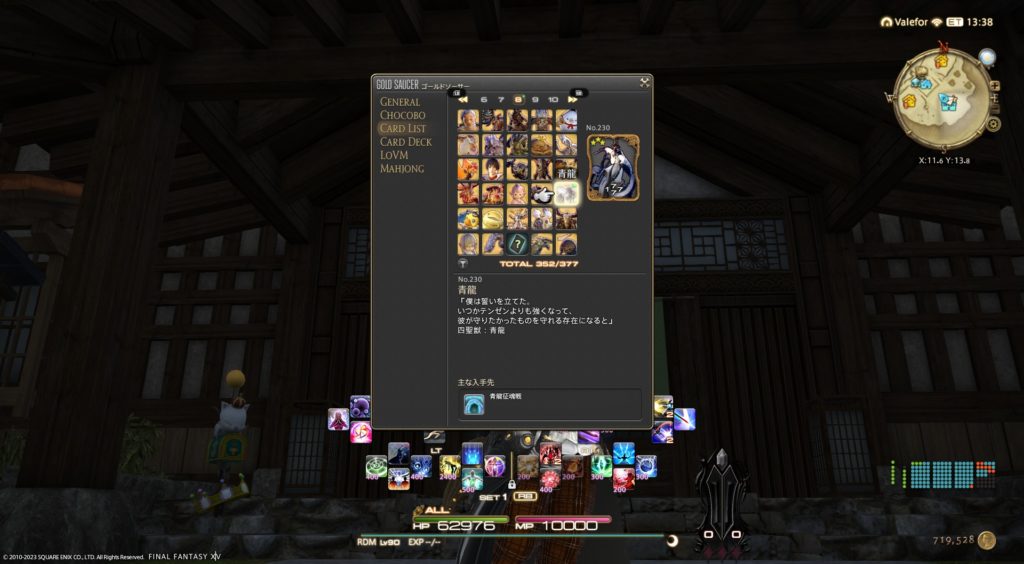Image resolution: width=1024 pixels, height=564 pixels.
Task: Open the Mahjong section
Action: click(402, 169)
